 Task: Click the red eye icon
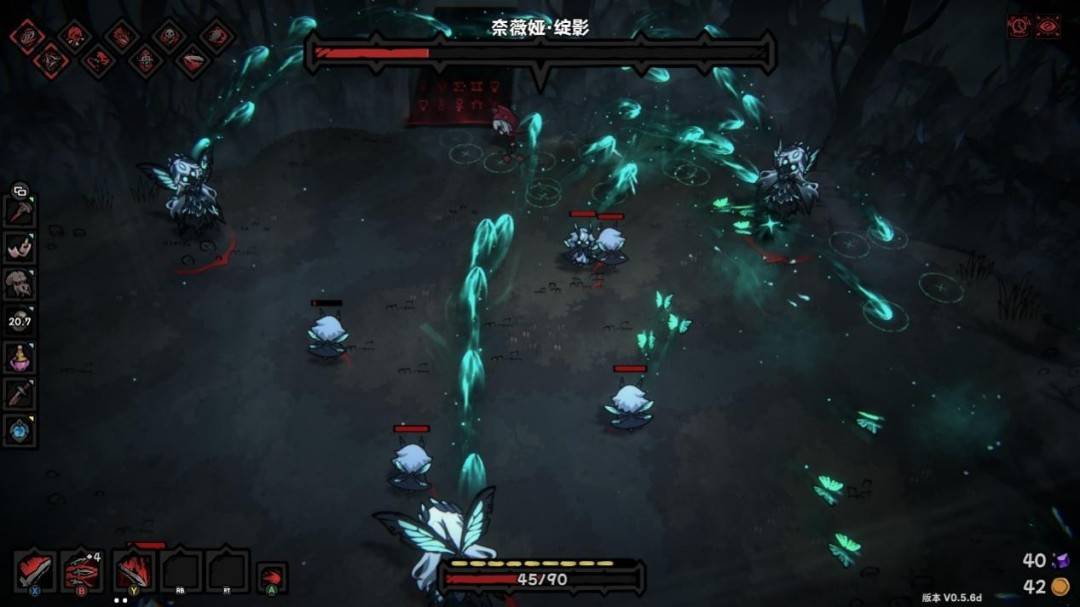pyautogui.click(x=1047, y=27)
